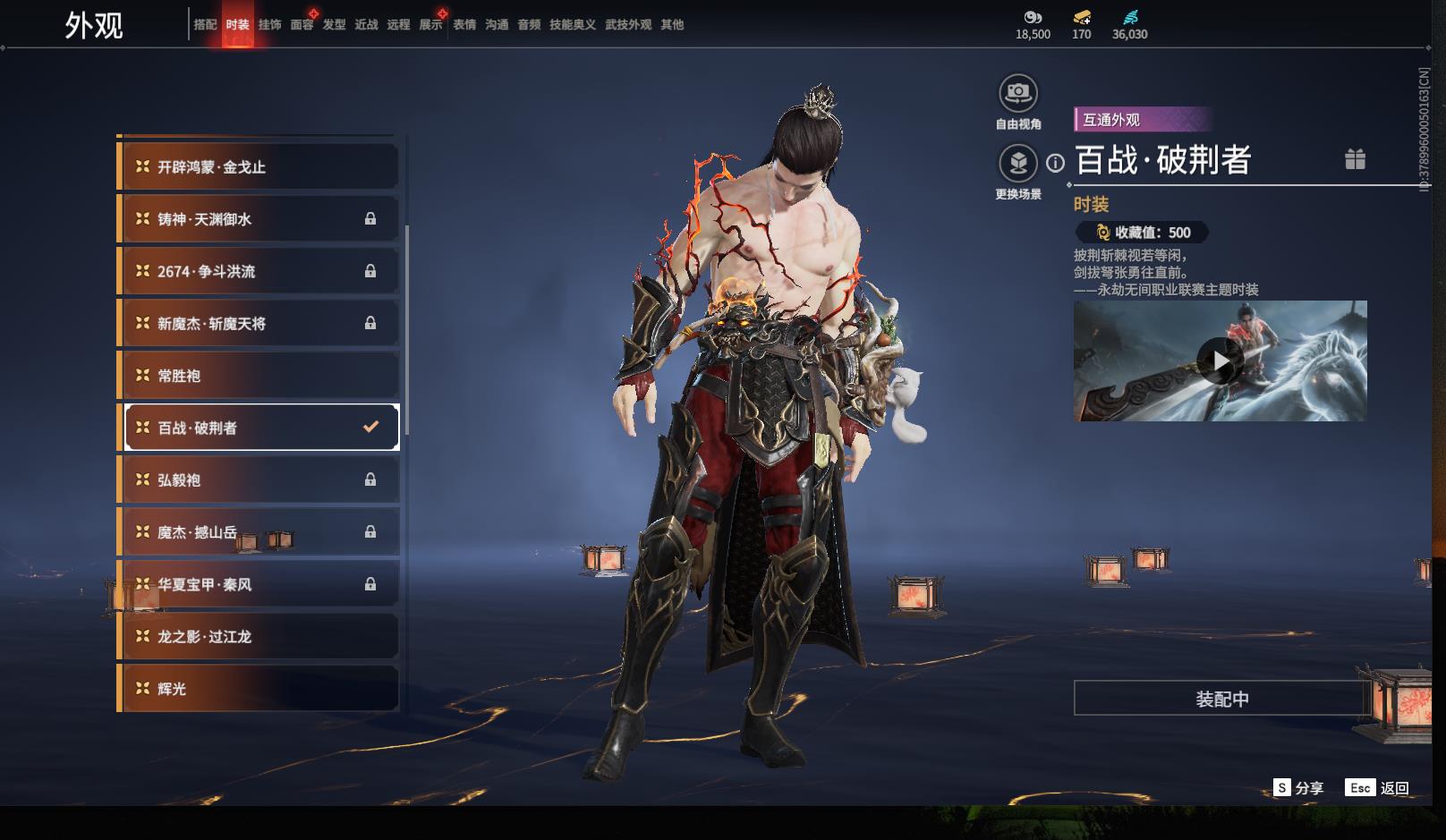Viewport: 1446px width, 840px height.
Task: Select the 其他 tab
Action: [x=672, y=25]
